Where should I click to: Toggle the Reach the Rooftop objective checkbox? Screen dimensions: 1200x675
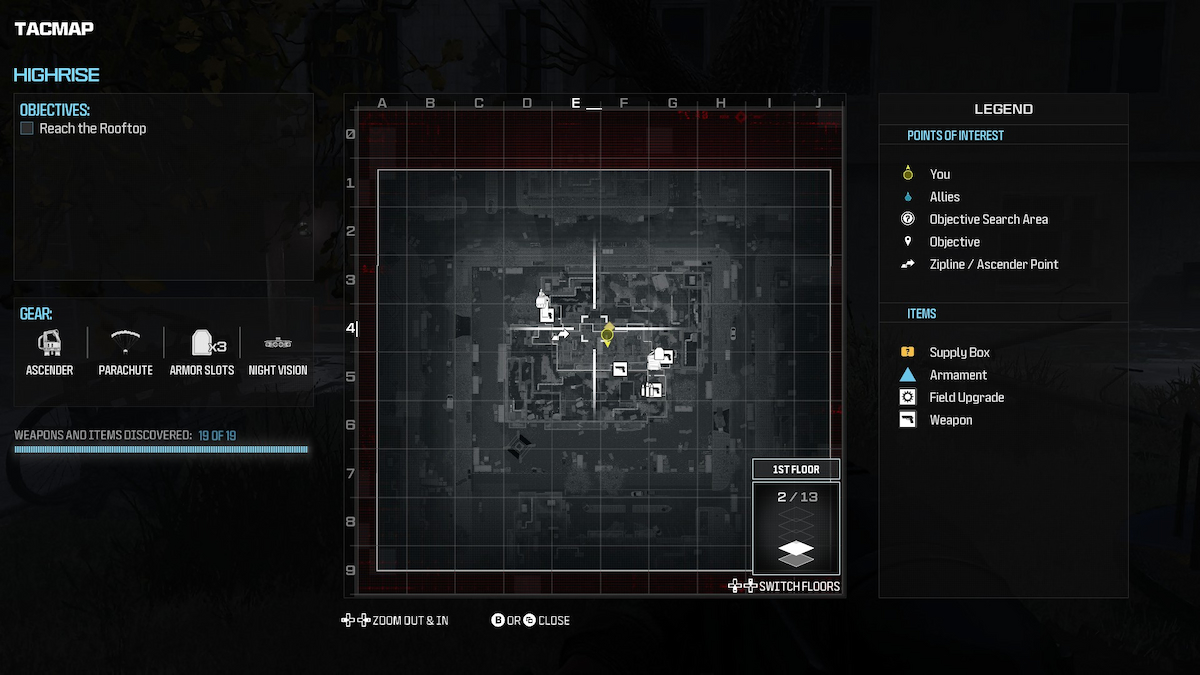[x=27, y=129]
